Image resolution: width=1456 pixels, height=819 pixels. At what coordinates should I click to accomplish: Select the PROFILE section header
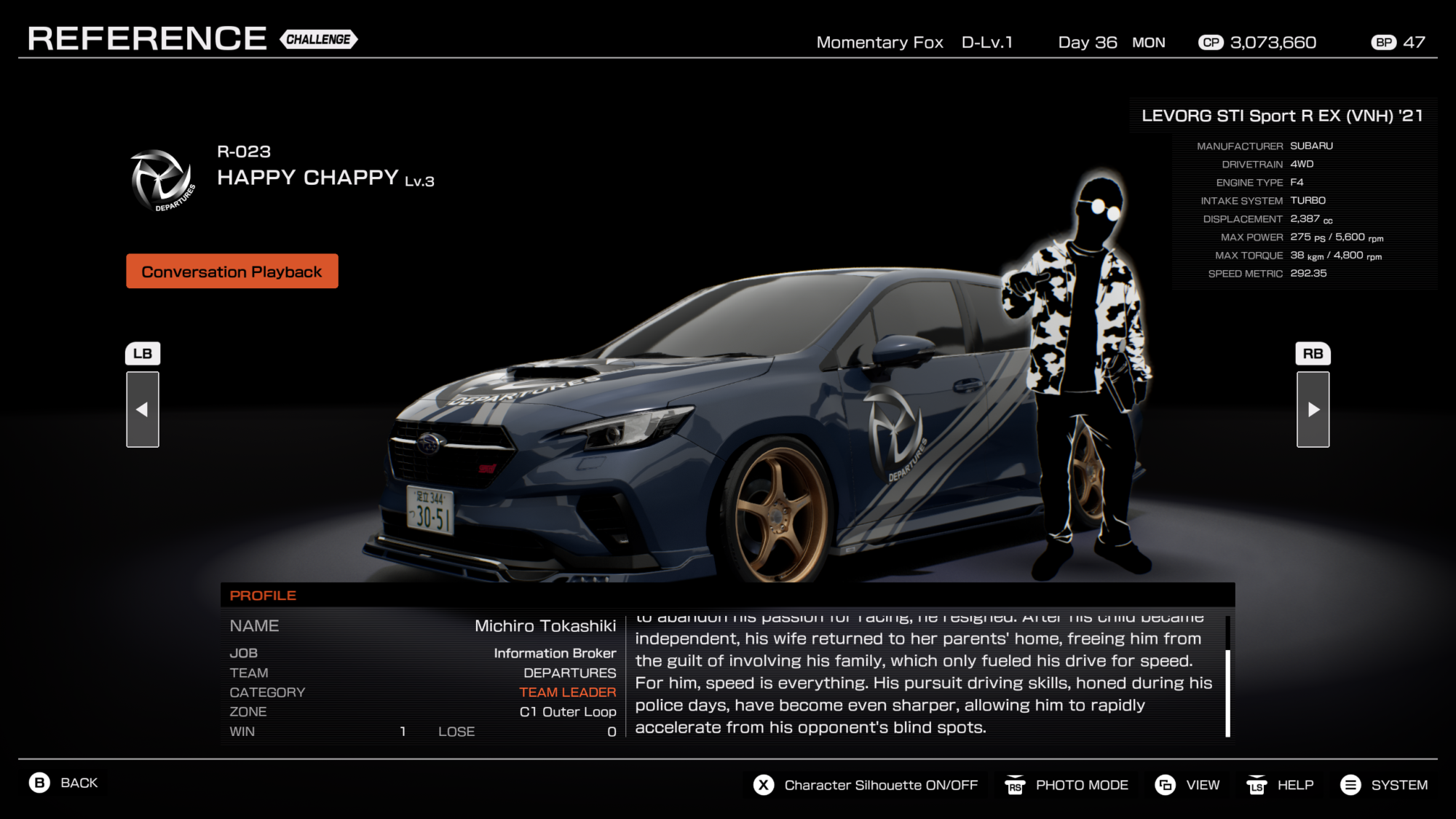pos(263,595)
